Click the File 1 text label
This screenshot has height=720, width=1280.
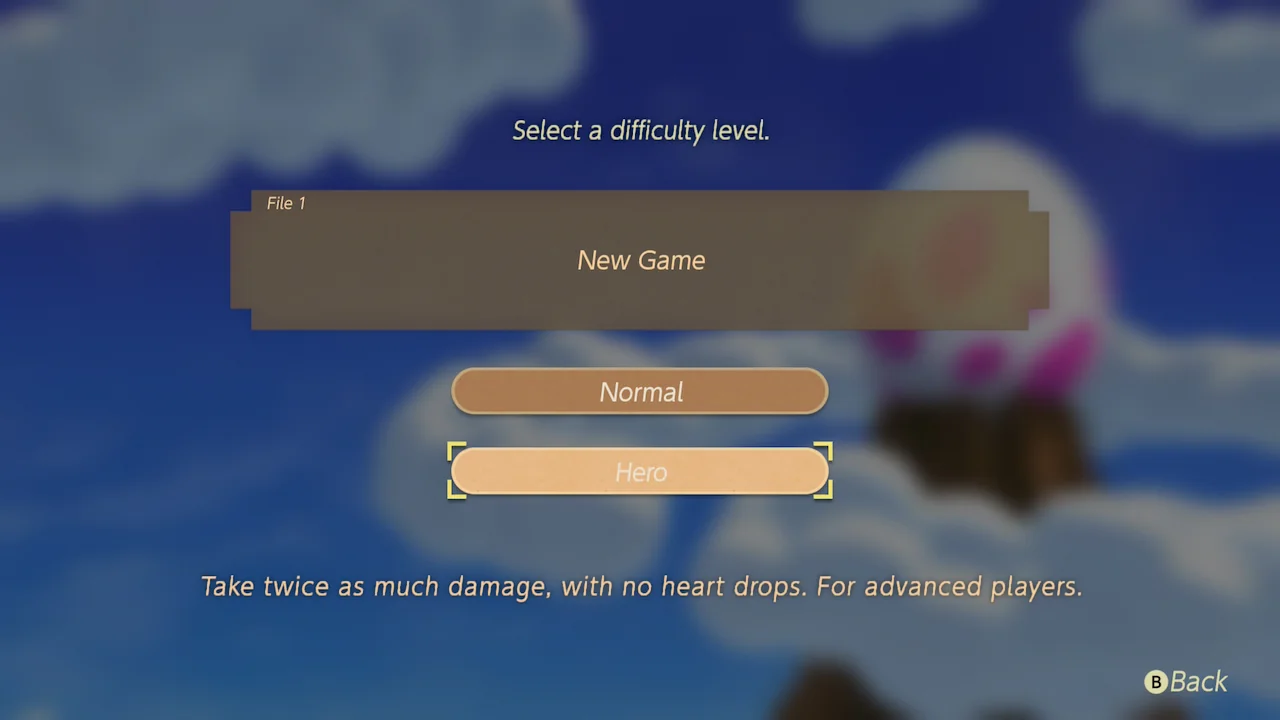[x=286, y=203]
